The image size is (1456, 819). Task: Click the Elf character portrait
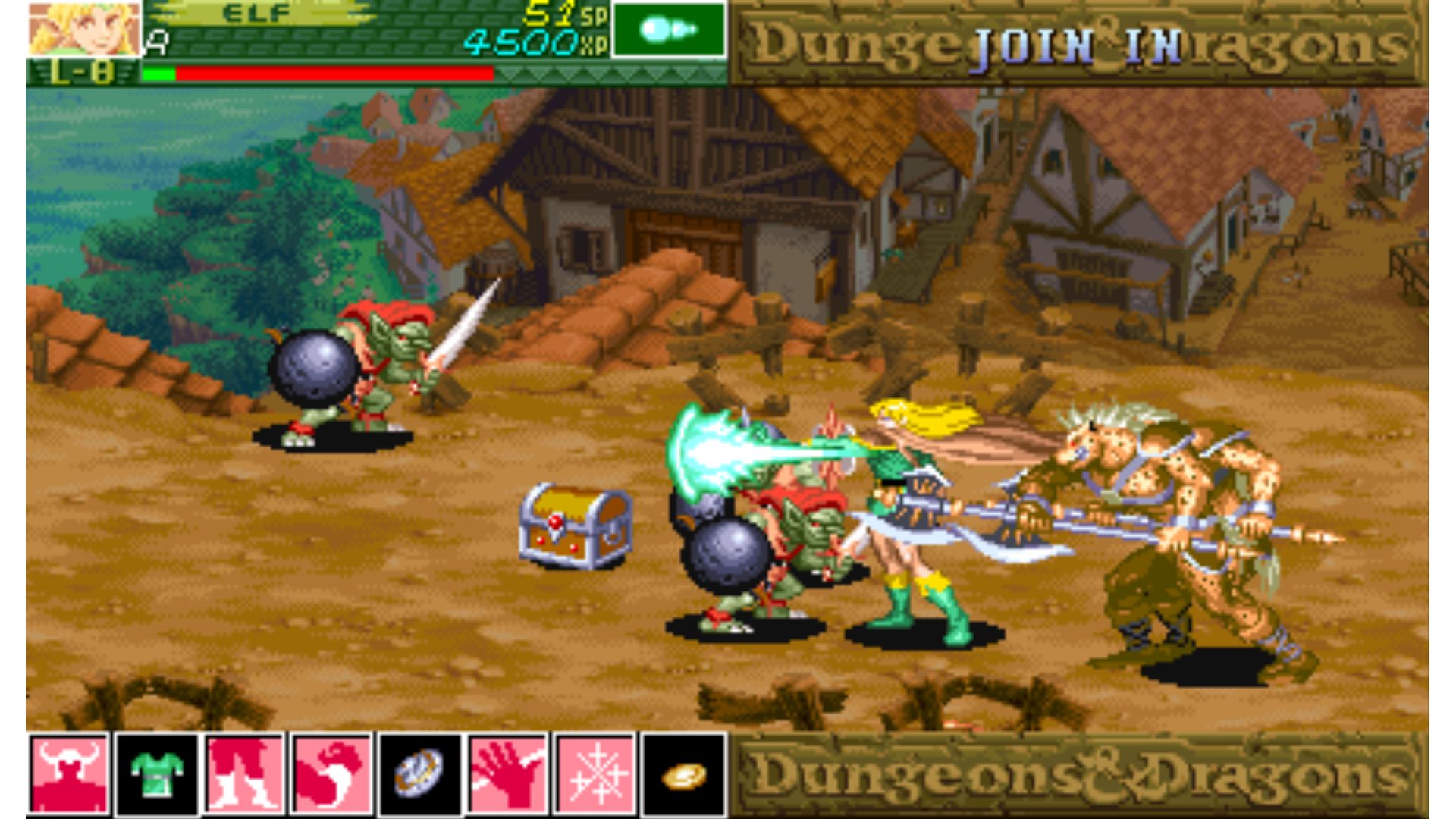click(x=84, y=29)
